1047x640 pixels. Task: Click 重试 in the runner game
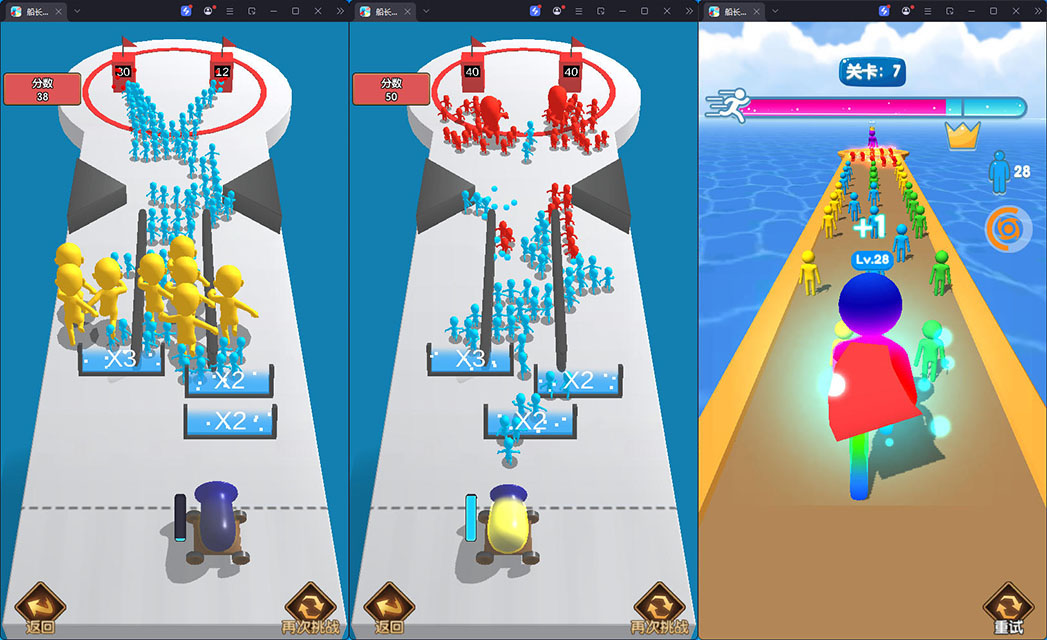tap(1008, 608)
